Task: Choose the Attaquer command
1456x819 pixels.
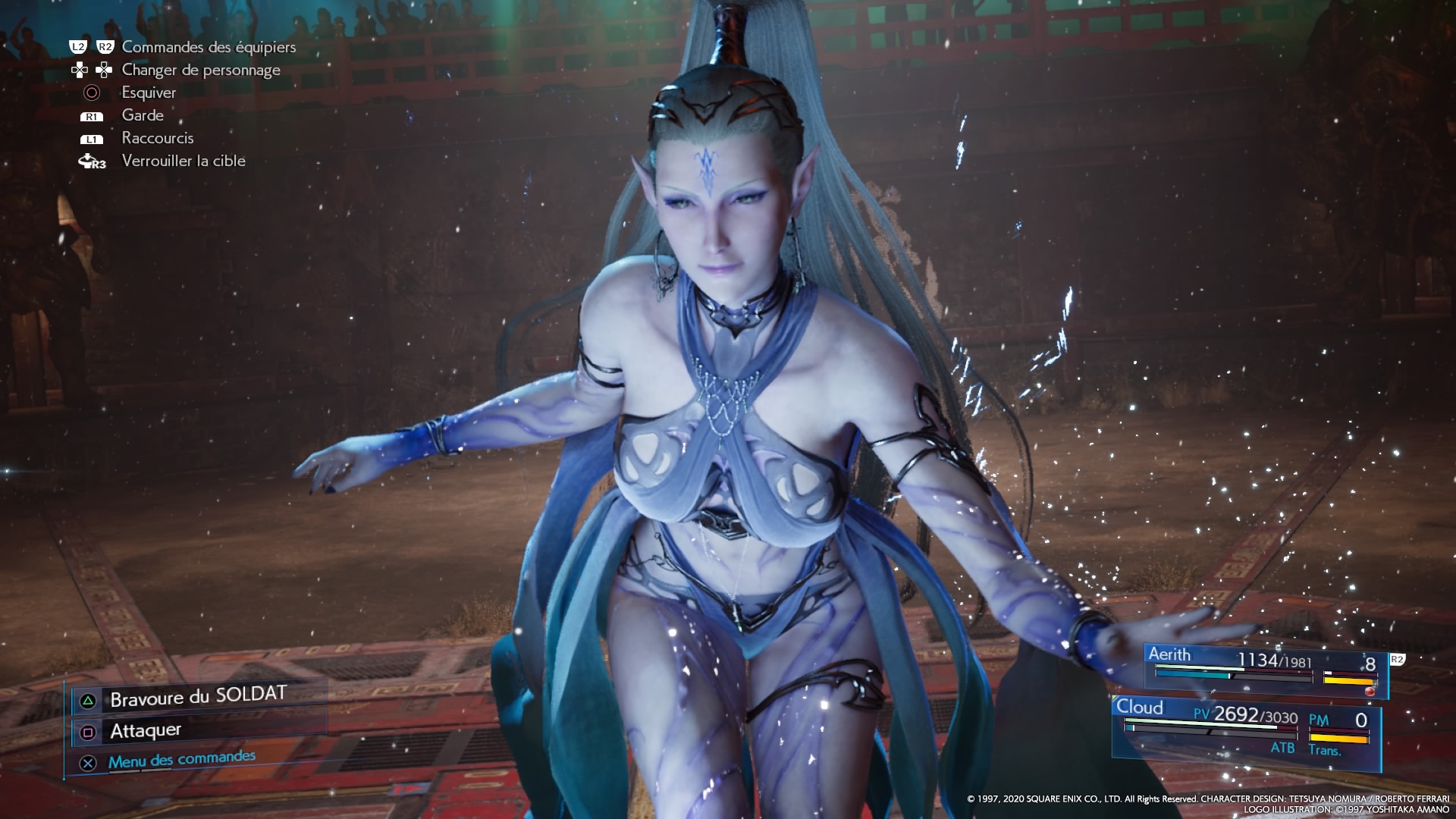Action: coord(146,731)
